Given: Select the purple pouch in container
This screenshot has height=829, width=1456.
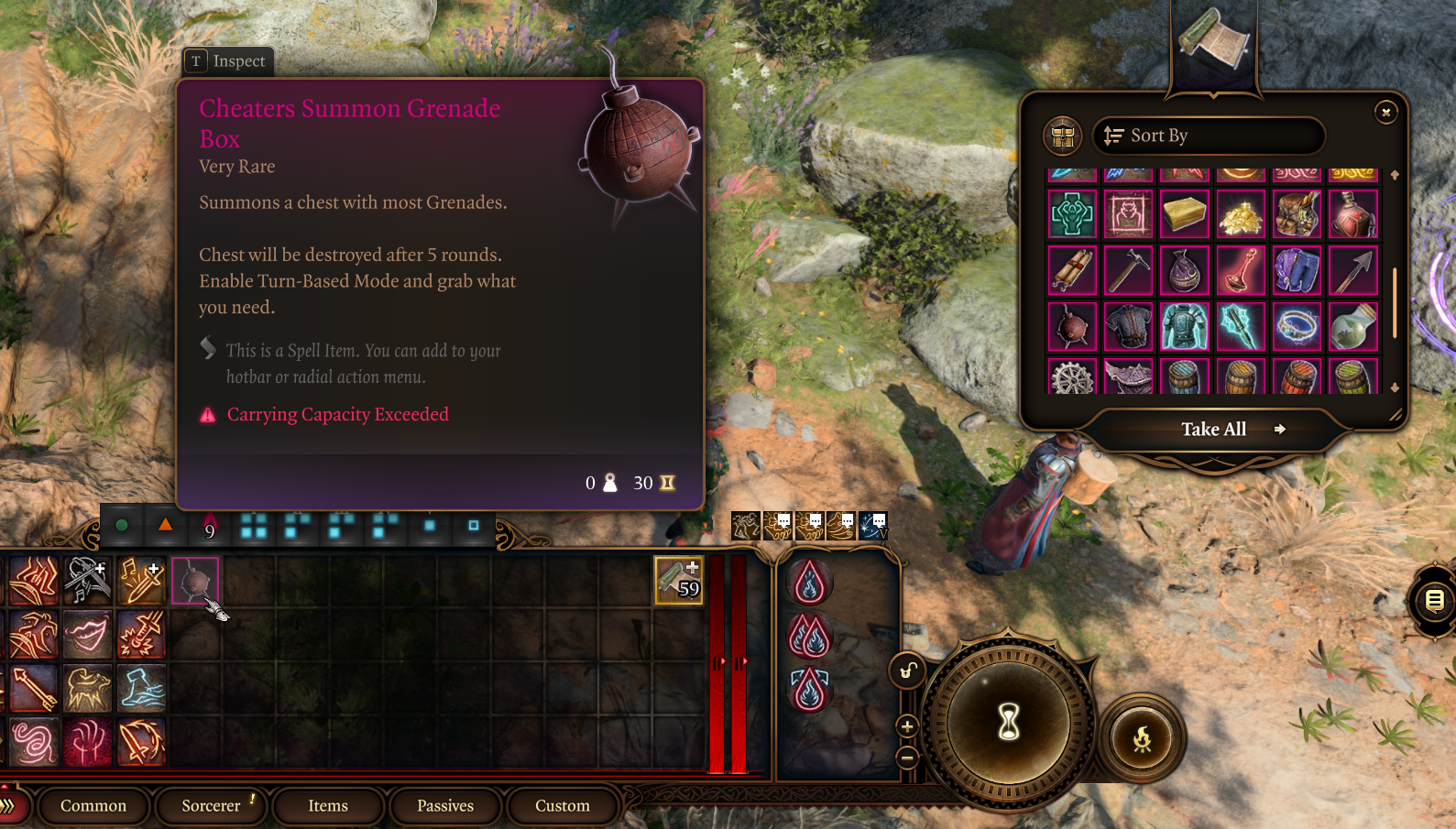Looking at the screenshot, I should (1184, 270).
